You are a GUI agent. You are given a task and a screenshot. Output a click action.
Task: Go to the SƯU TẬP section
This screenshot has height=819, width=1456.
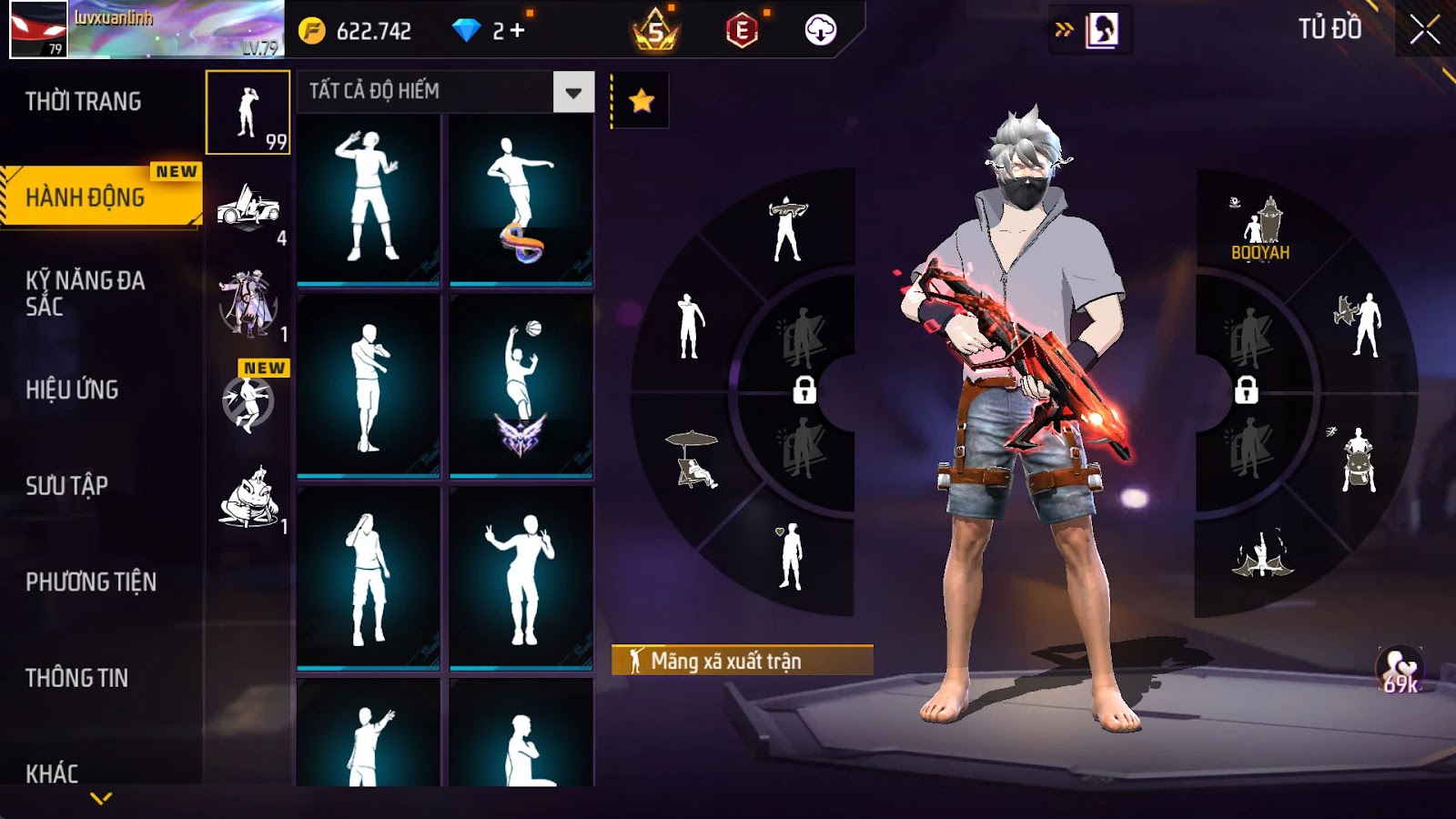(x=66, y=485)
